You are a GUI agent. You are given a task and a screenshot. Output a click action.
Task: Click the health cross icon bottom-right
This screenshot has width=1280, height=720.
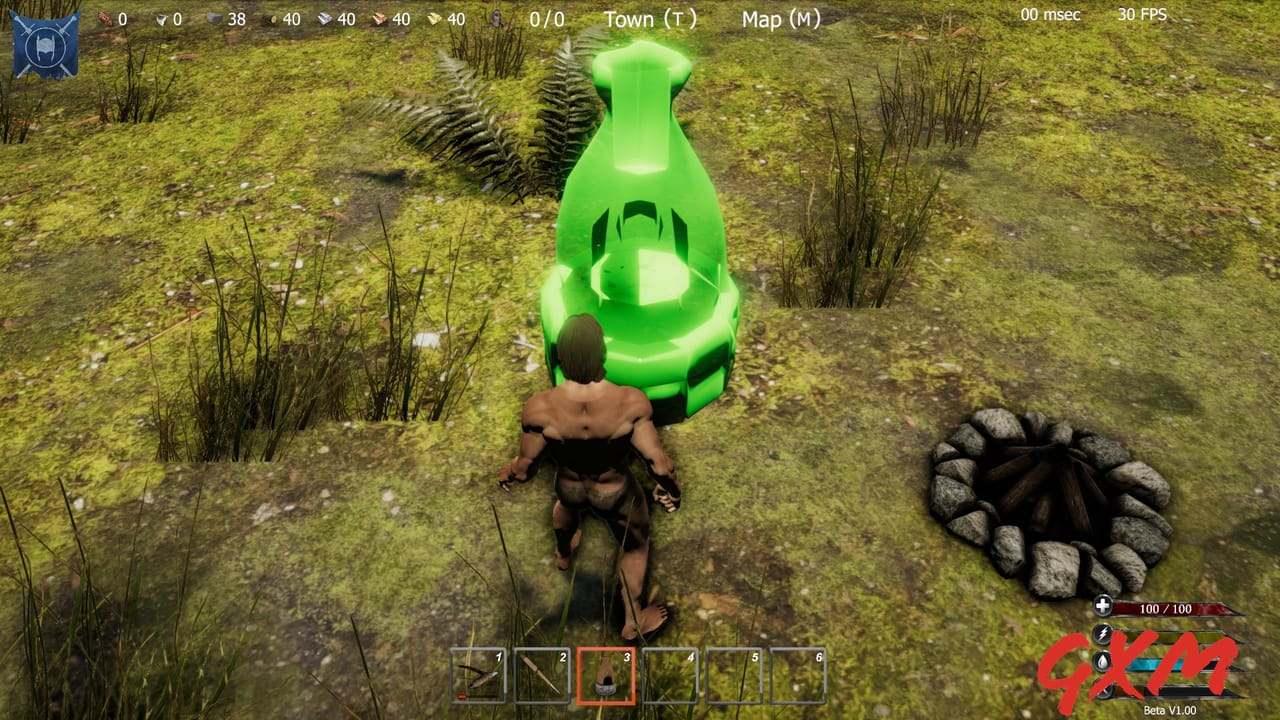point(1102,606)
